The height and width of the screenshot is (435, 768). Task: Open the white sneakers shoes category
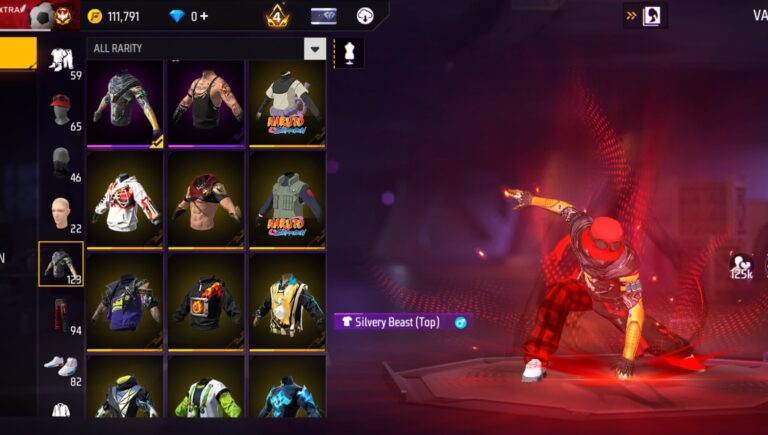pos(61,365)
